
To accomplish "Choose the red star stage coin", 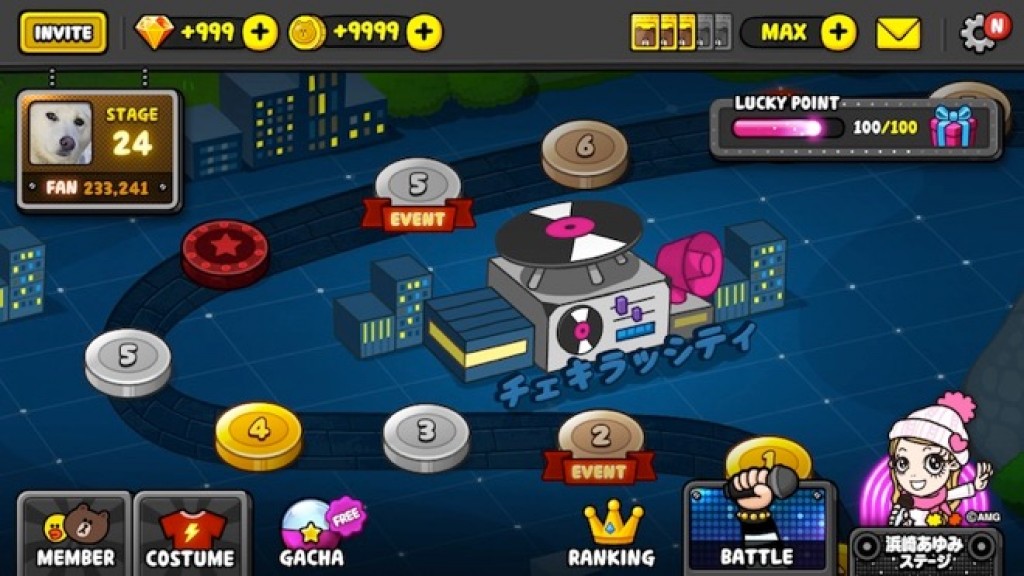I will point(225,250).
